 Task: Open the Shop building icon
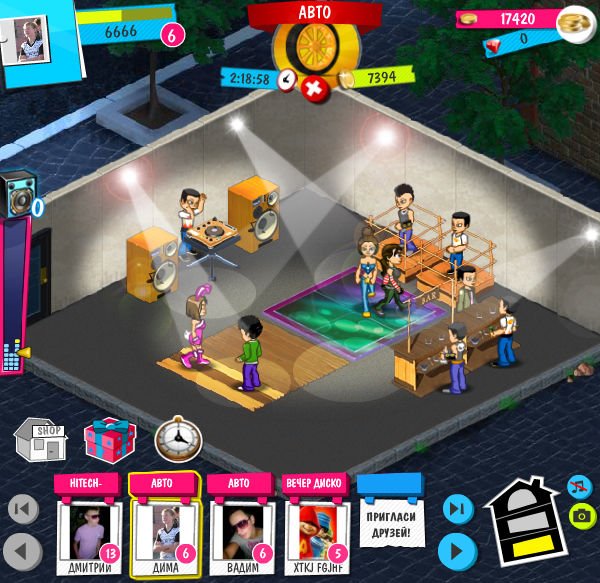[39, 440]
